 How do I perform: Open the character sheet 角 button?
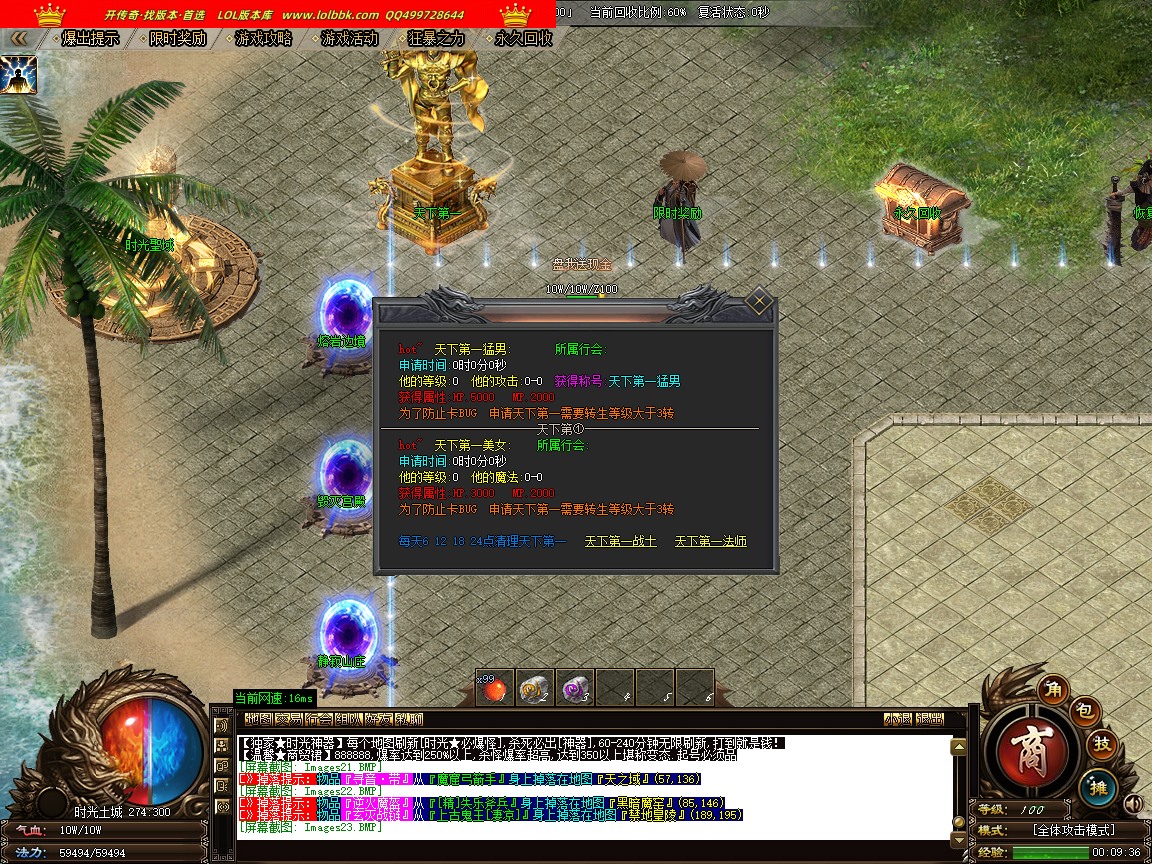pos(1052,688)
